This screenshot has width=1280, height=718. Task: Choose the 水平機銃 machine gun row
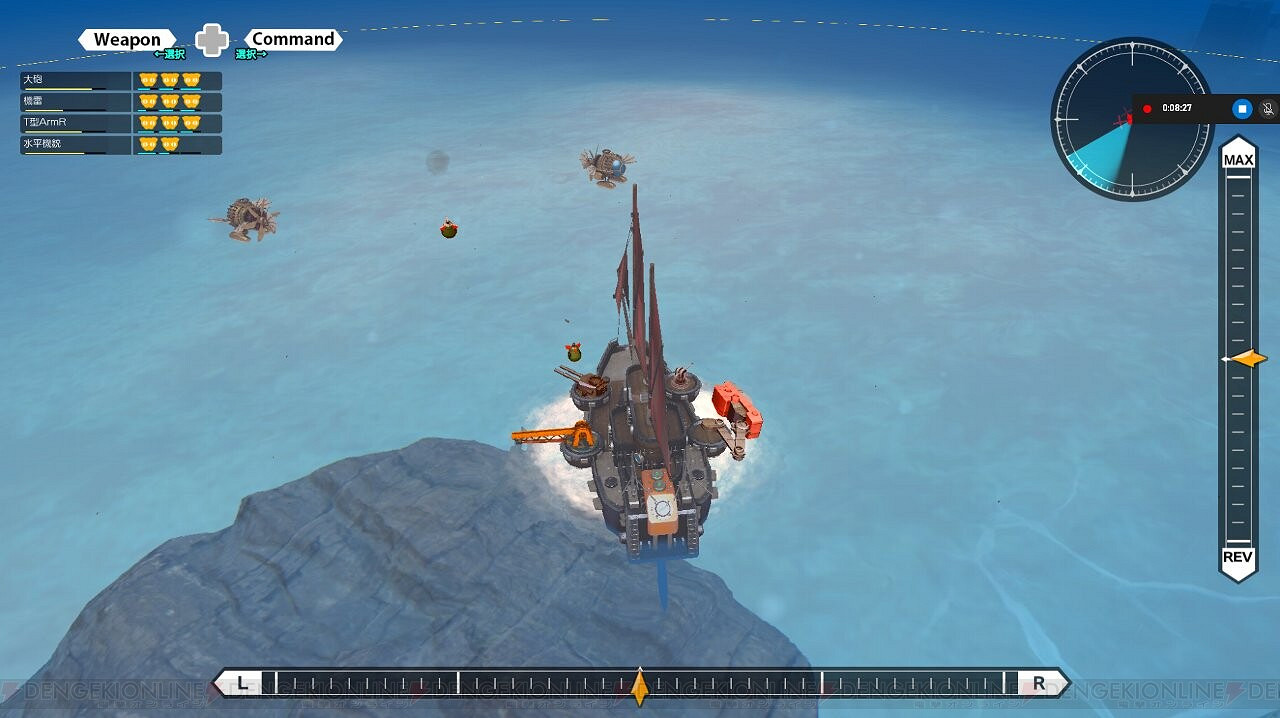(x=120, y=145)
